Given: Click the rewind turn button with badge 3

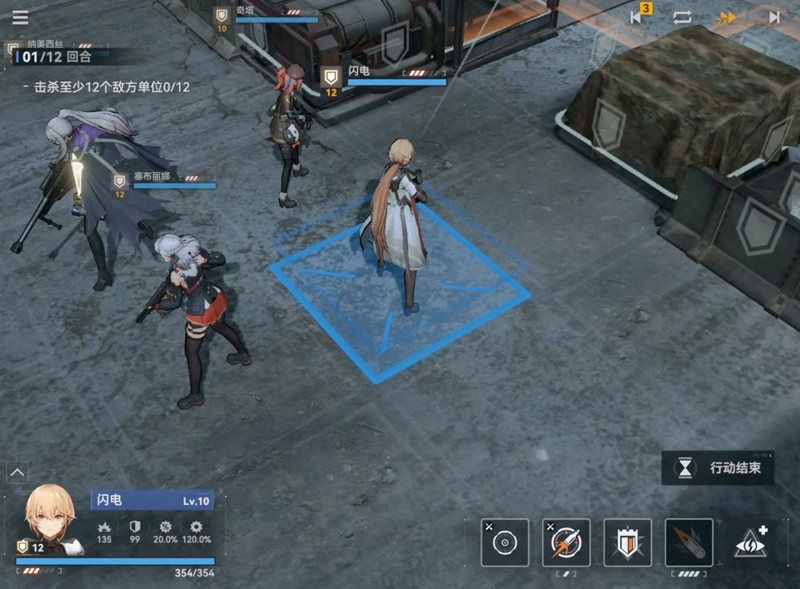Looking at the screenshot, I should pos(638,17).
